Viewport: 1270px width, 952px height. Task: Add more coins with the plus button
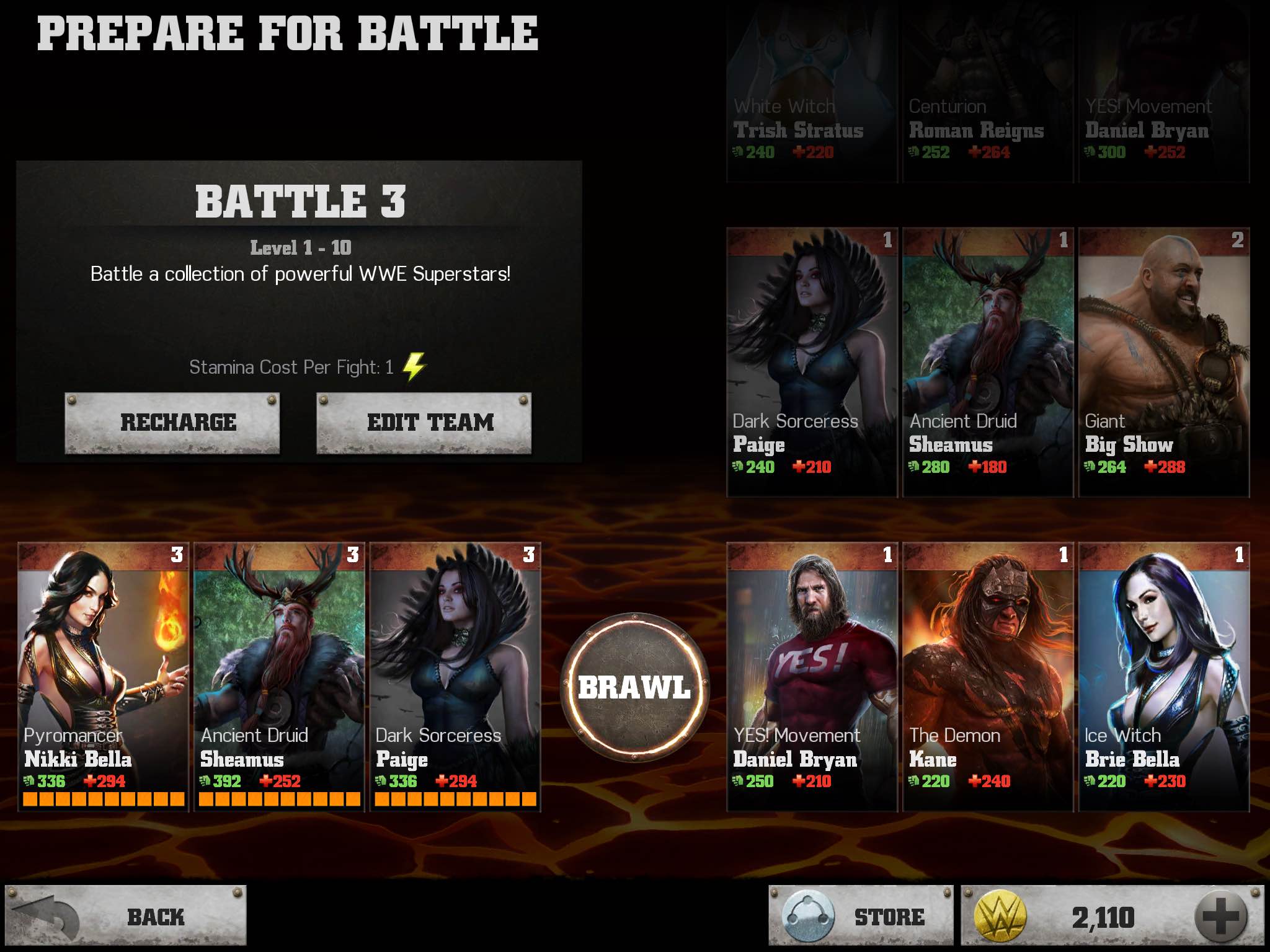pos(1220,917)
